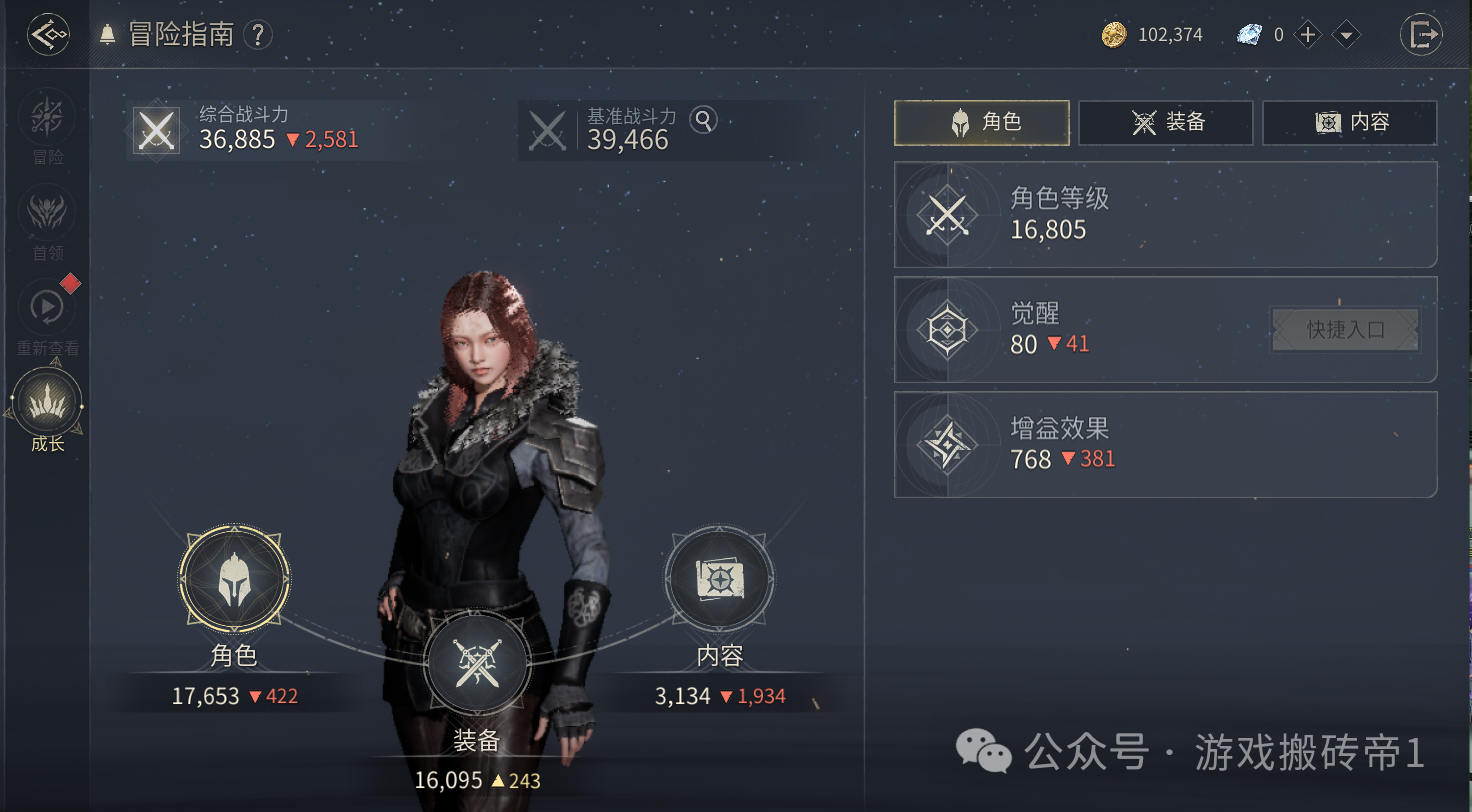Image resolution: width=1472 pixels, height=812 pixels.
Task: Select the 角色 helmet circle node
Action: click(235, 581)
